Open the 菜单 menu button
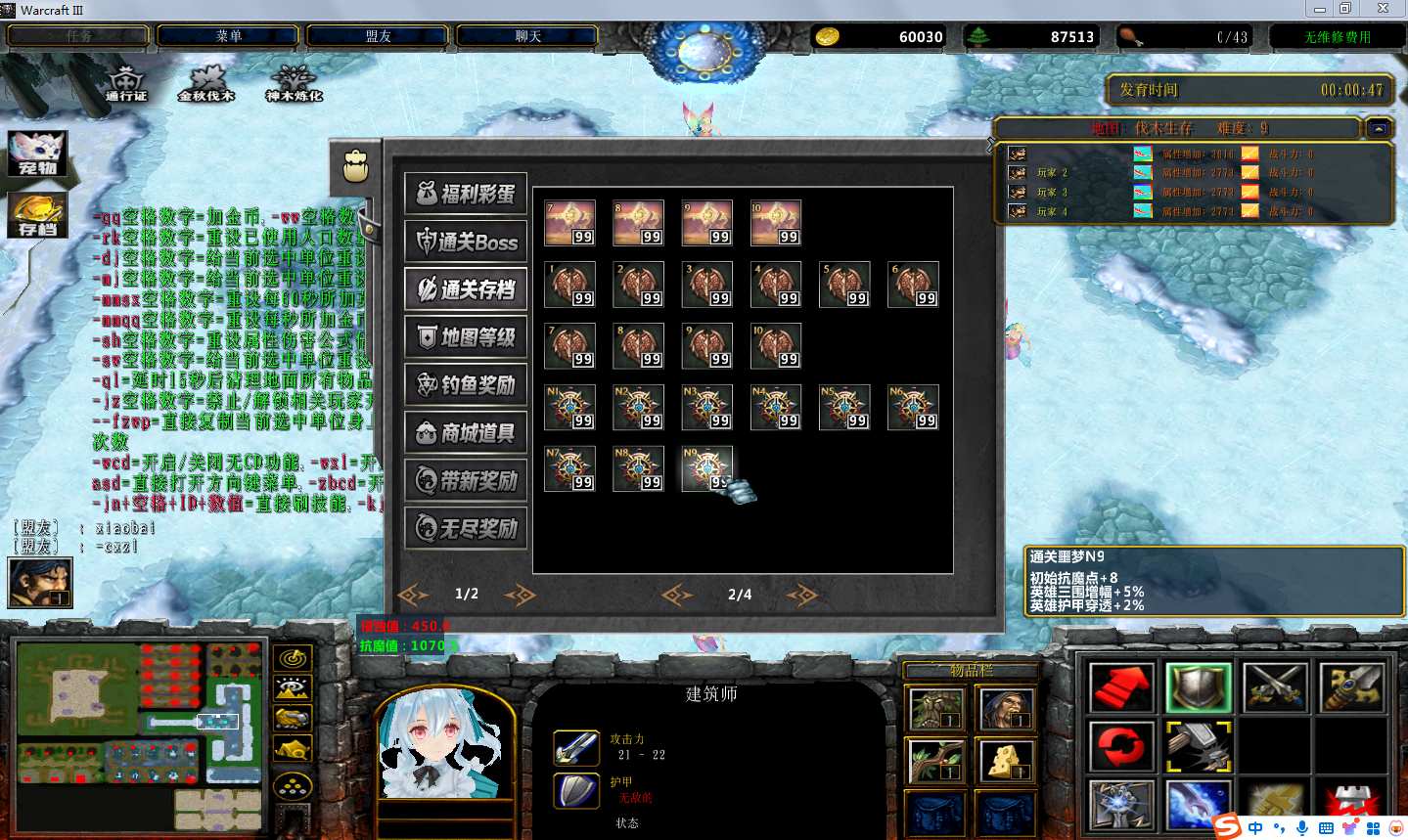This screenshot has width=1408, height=840. pos(229,36)
